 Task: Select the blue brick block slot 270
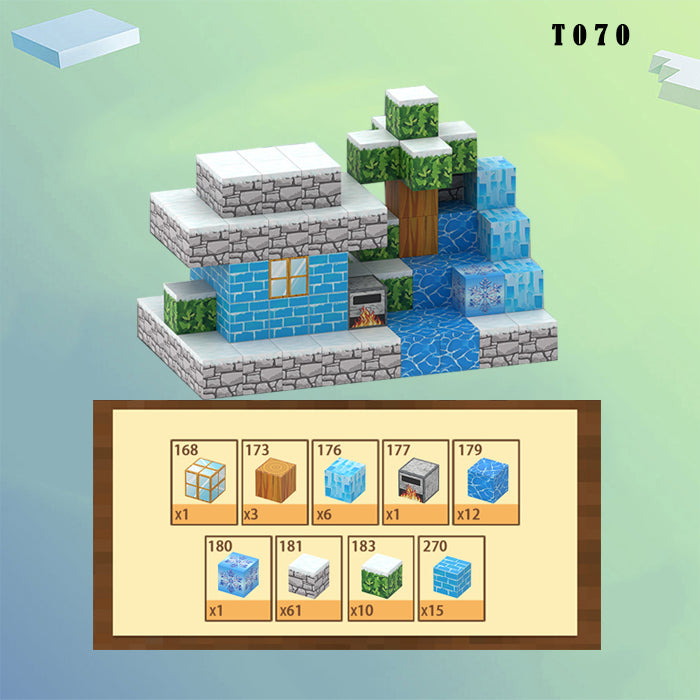pos(451,578)
